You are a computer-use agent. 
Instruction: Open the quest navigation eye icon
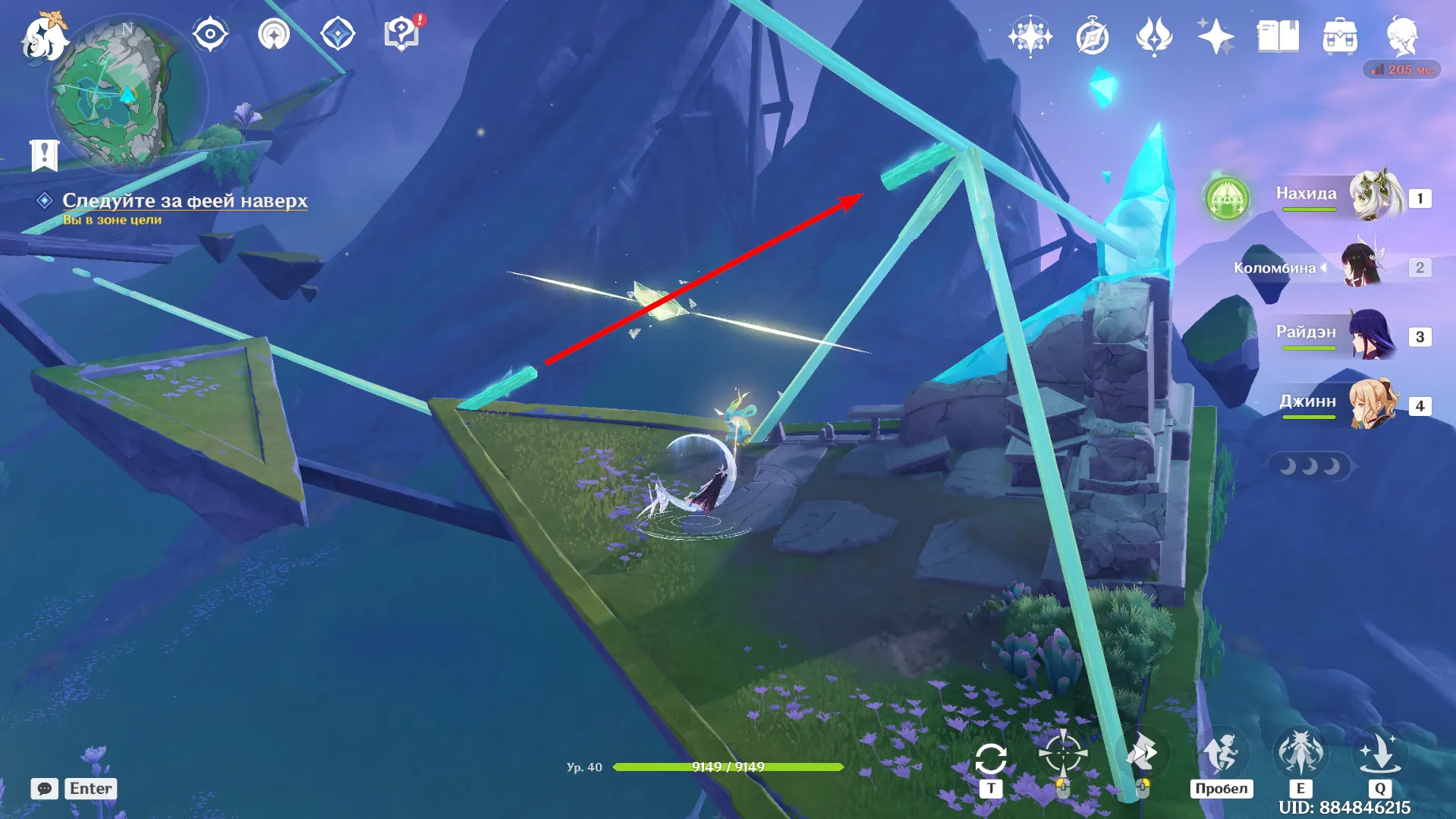[210, 34]
